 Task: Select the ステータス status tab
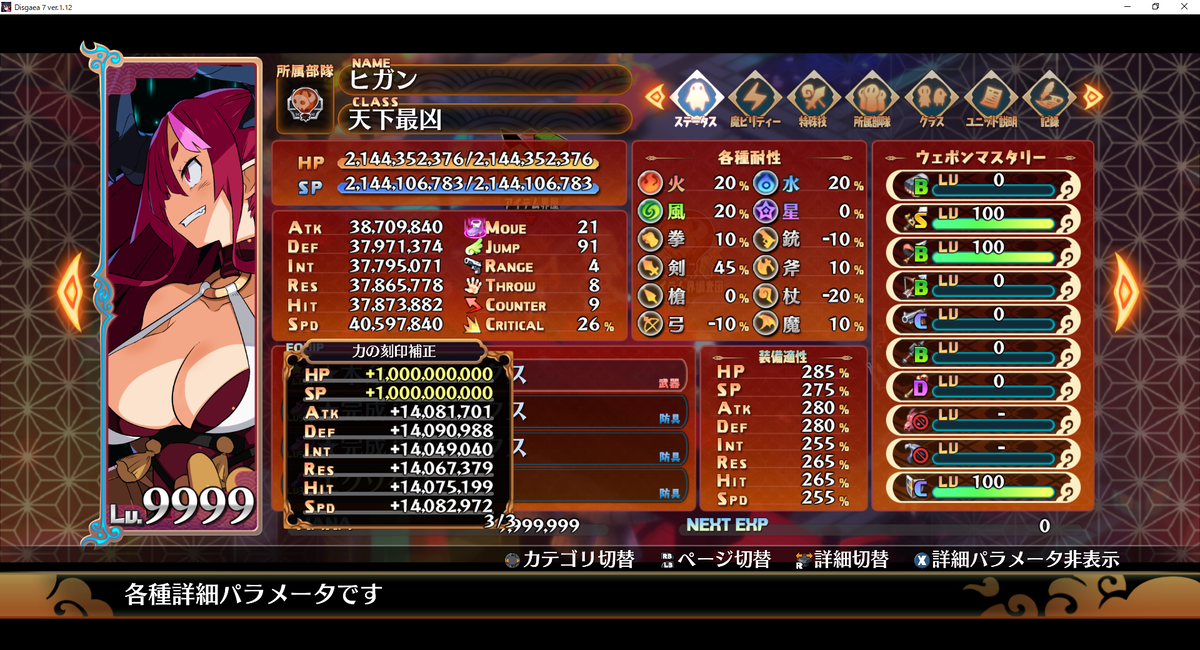[x=695, y=98]
